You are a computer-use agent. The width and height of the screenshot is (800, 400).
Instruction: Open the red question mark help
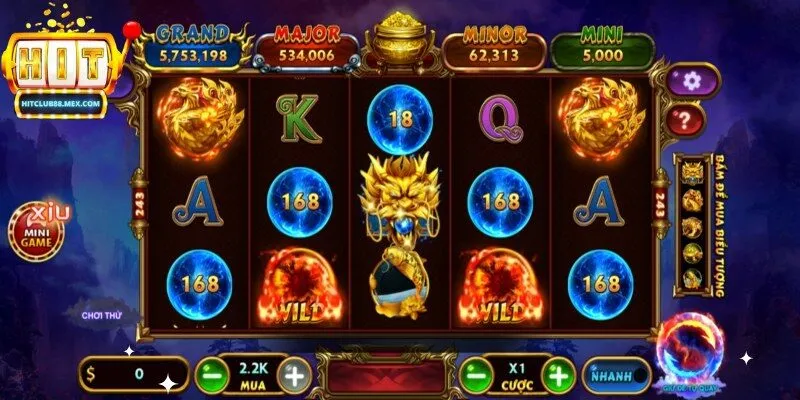tap(686, 120)
